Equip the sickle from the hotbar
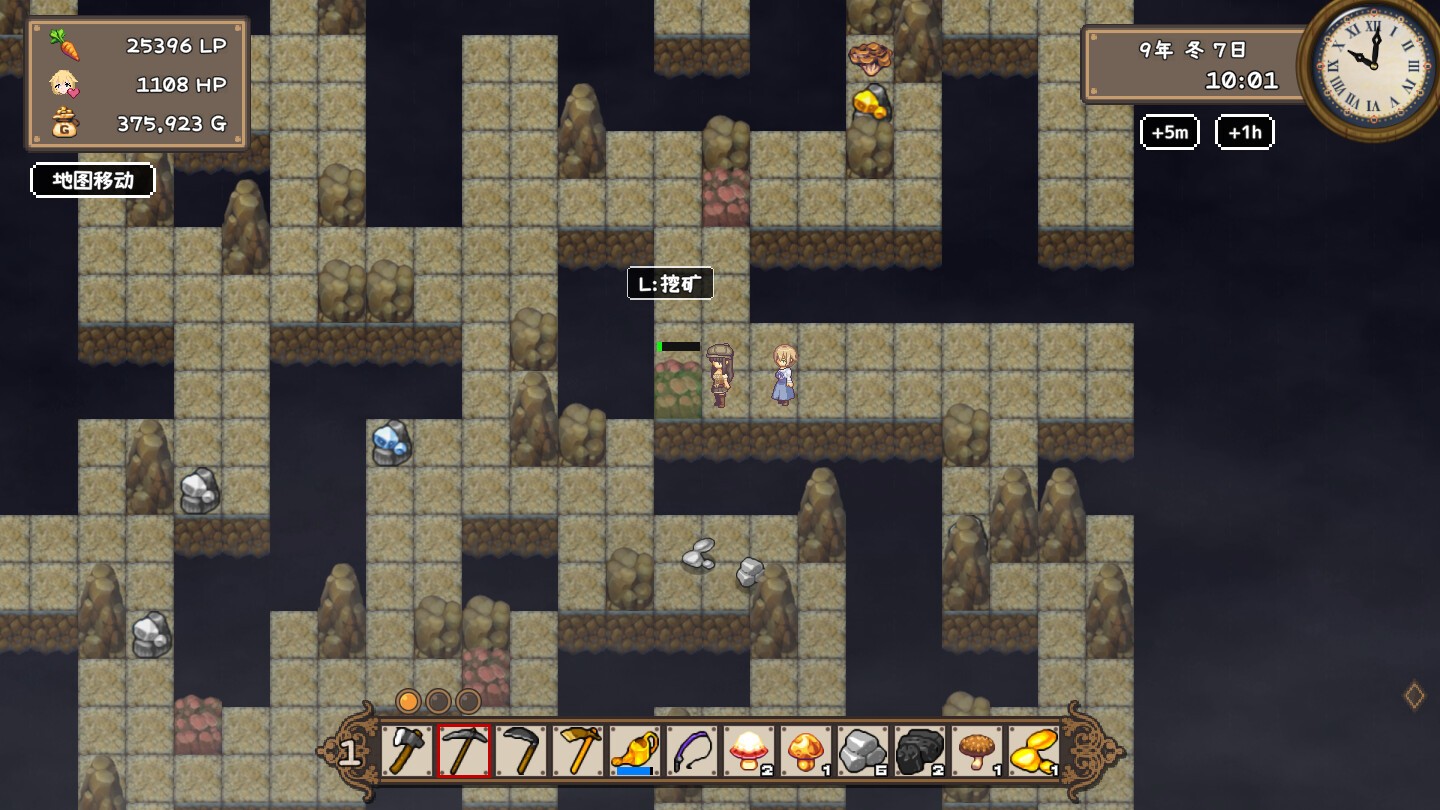The height and width of the screenshot is (810, 1440). tap(521, 751)
